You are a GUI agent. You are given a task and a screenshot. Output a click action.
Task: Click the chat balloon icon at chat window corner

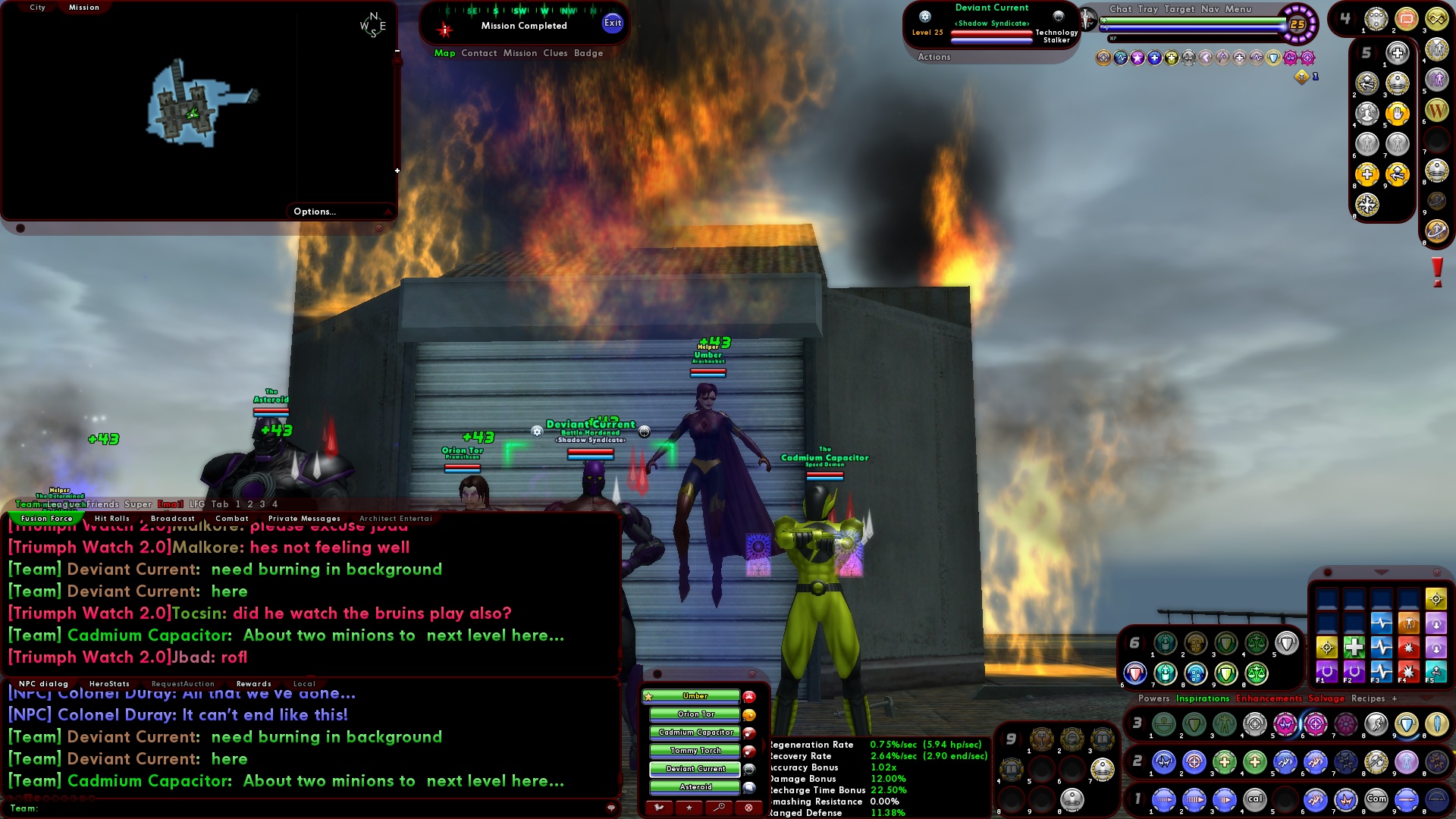tap(613, 808)
